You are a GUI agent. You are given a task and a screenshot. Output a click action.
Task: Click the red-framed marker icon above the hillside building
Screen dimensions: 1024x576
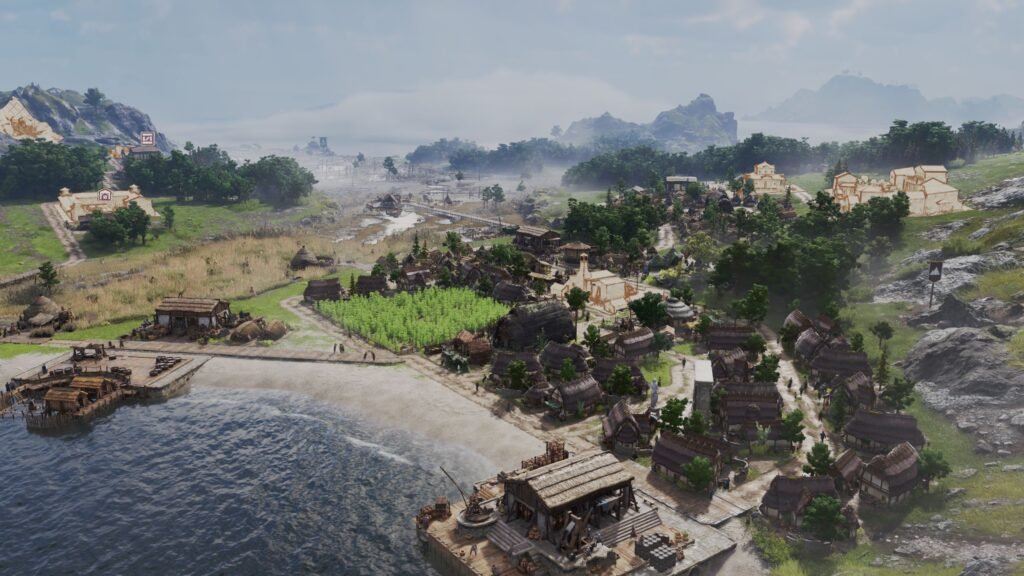point(147,138)
